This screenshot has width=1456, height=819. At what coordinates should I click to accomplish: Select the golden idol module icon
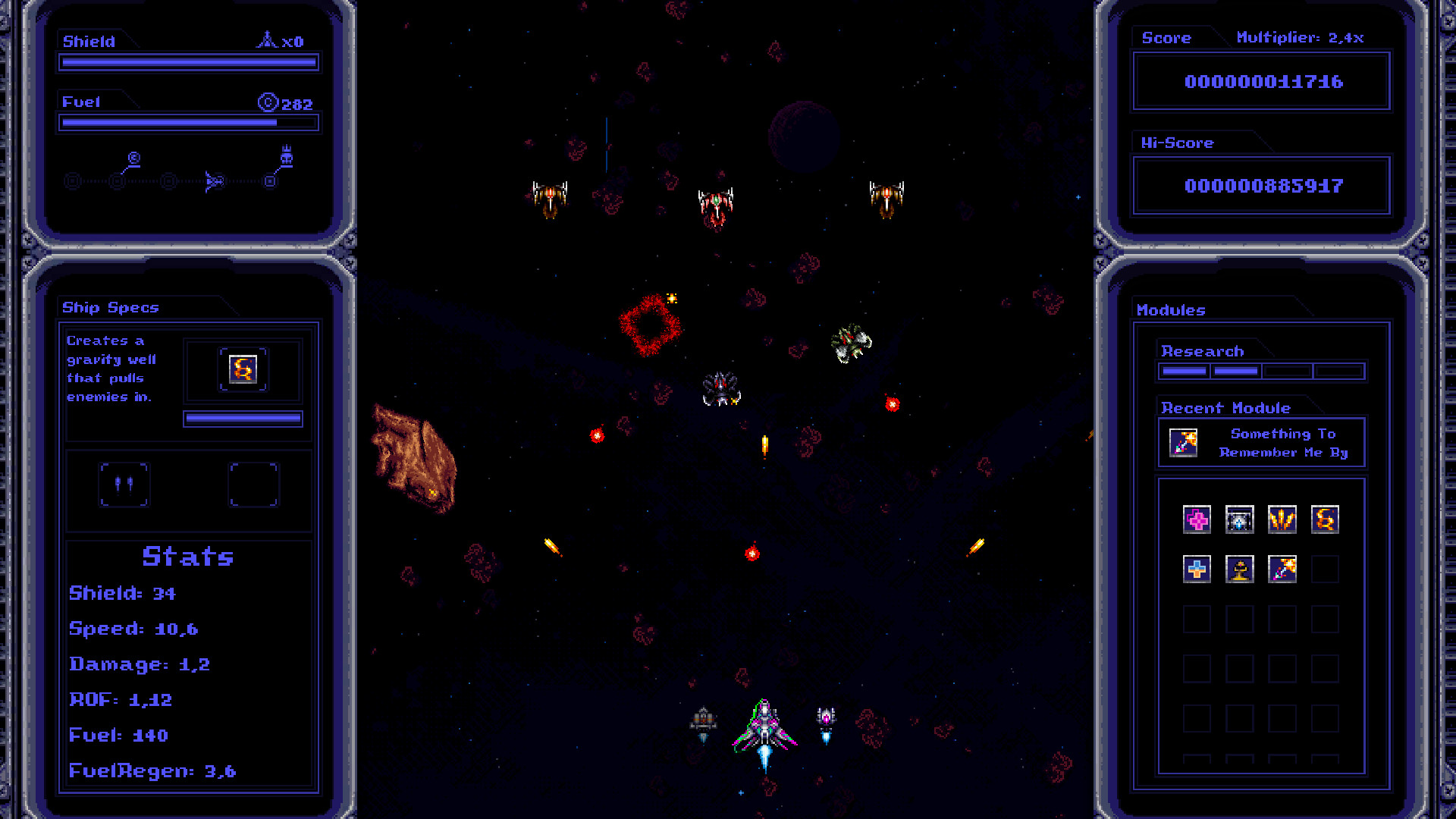coord(1239,570)
